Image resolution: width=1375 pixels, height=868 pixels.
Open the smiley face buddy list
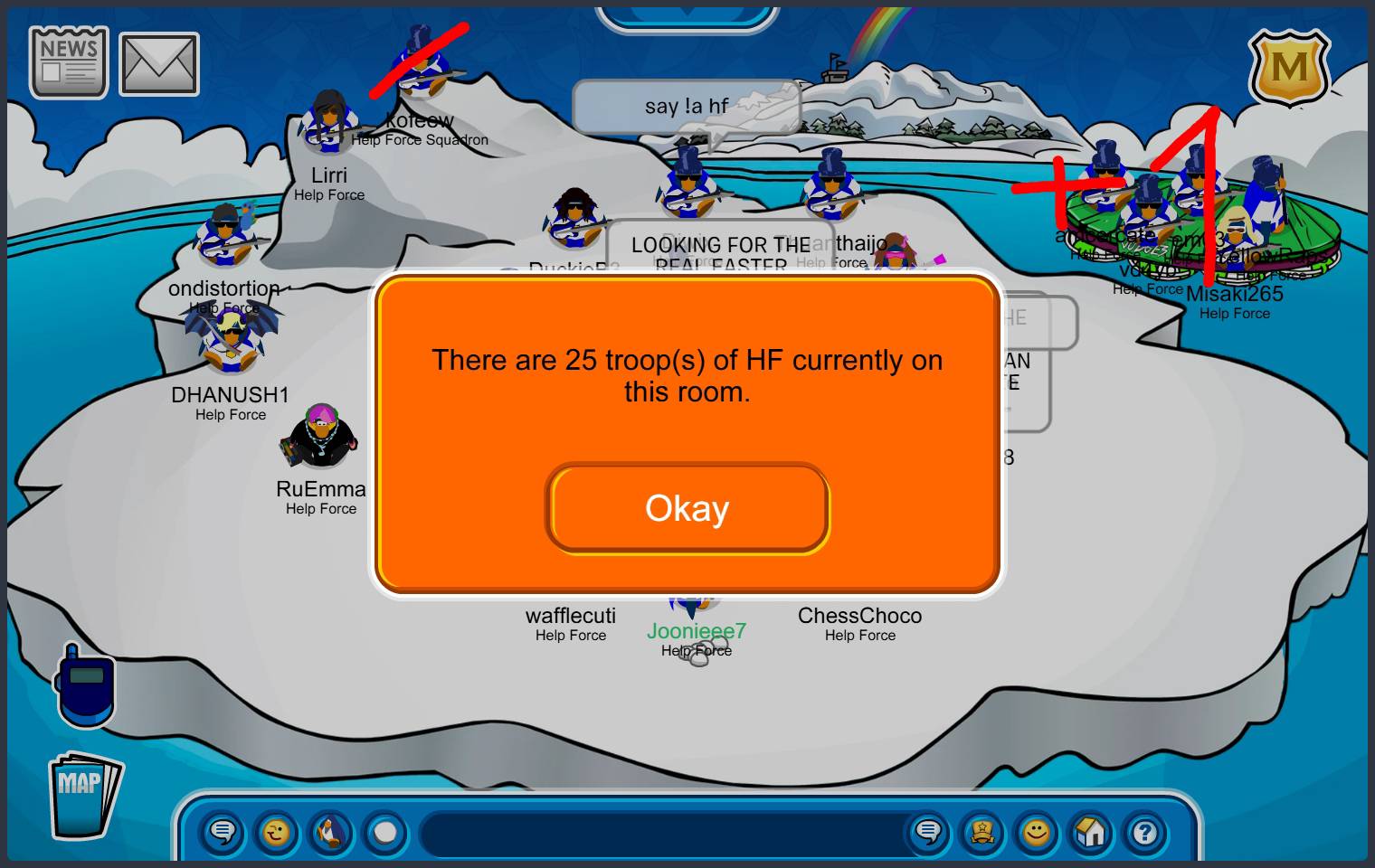[1037, 832]
